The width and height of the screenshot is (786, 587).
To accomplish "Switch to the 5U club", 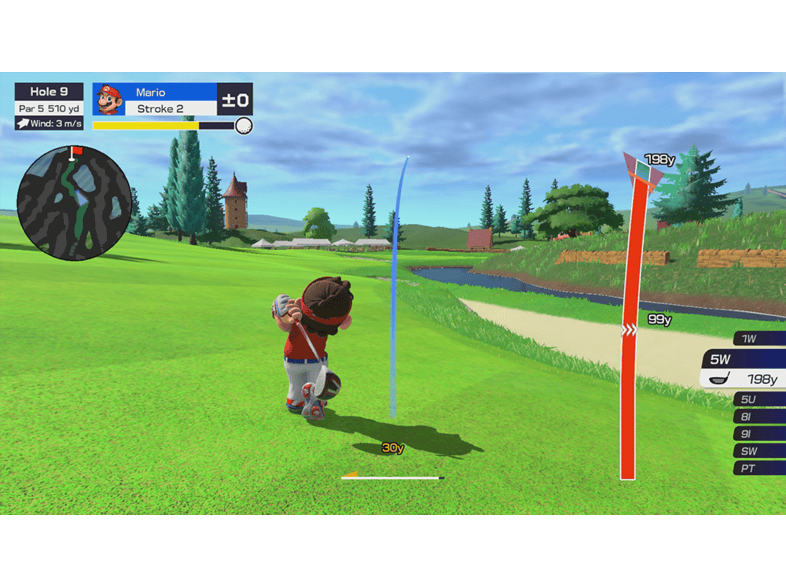I will point(758,400).
